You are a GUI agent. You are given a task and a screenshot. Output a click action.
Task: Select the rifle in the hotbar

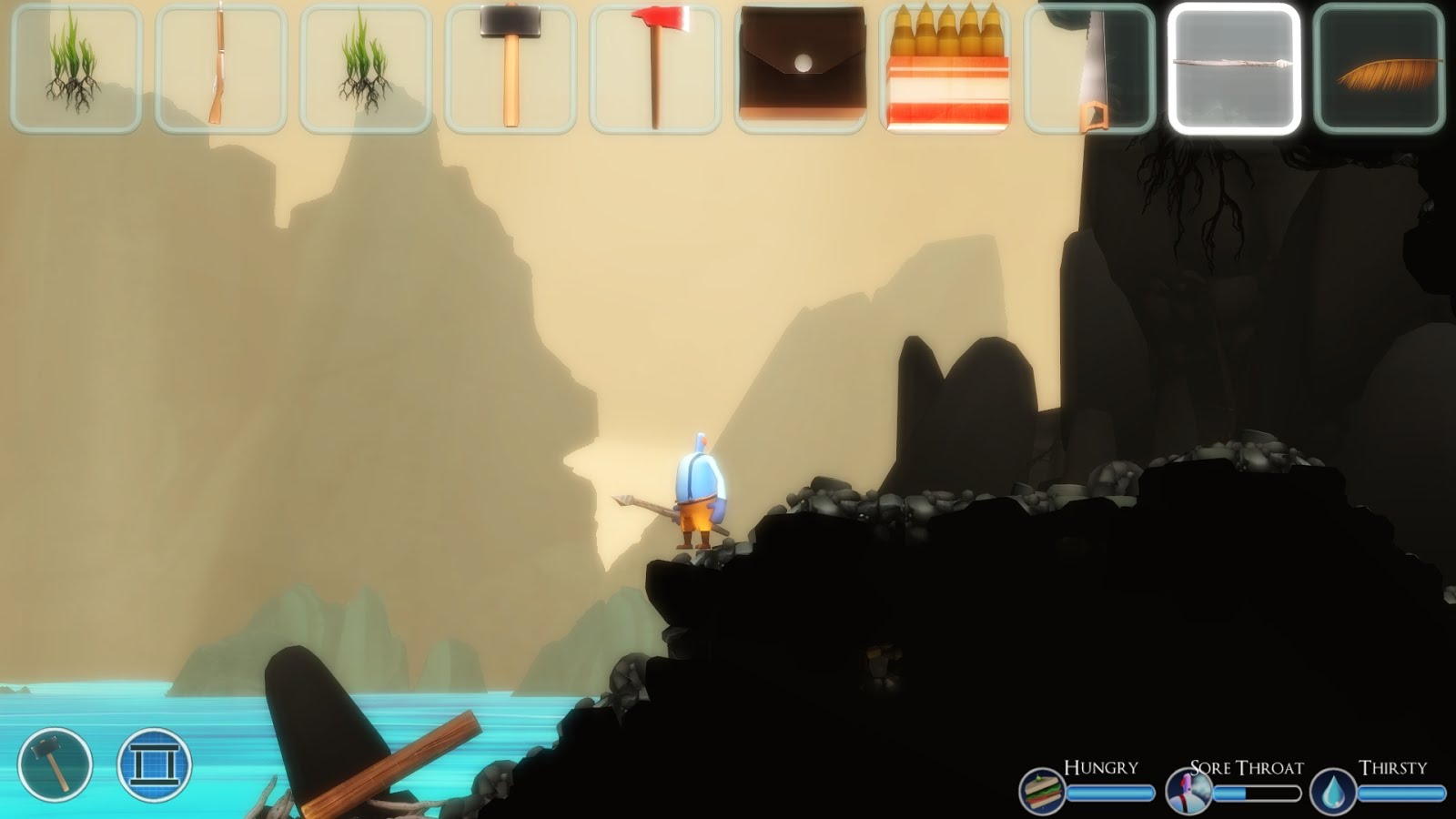pos(218,66)
